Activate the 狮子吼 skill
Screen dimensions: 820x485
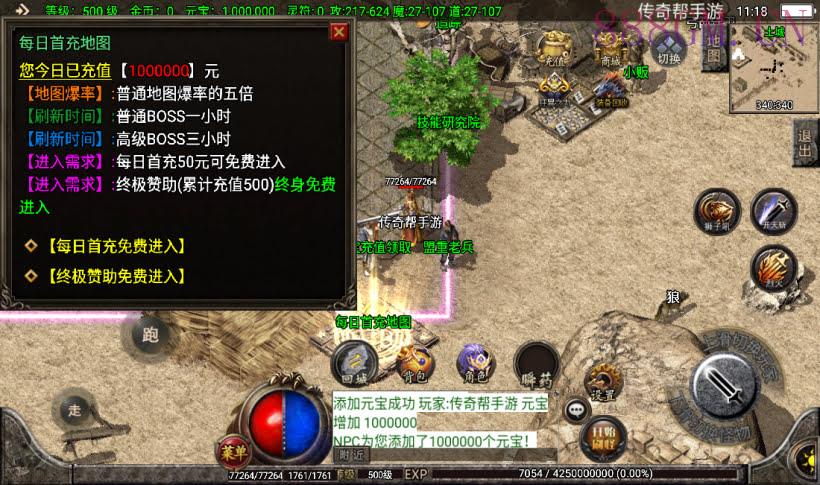(x=718, y=211)
